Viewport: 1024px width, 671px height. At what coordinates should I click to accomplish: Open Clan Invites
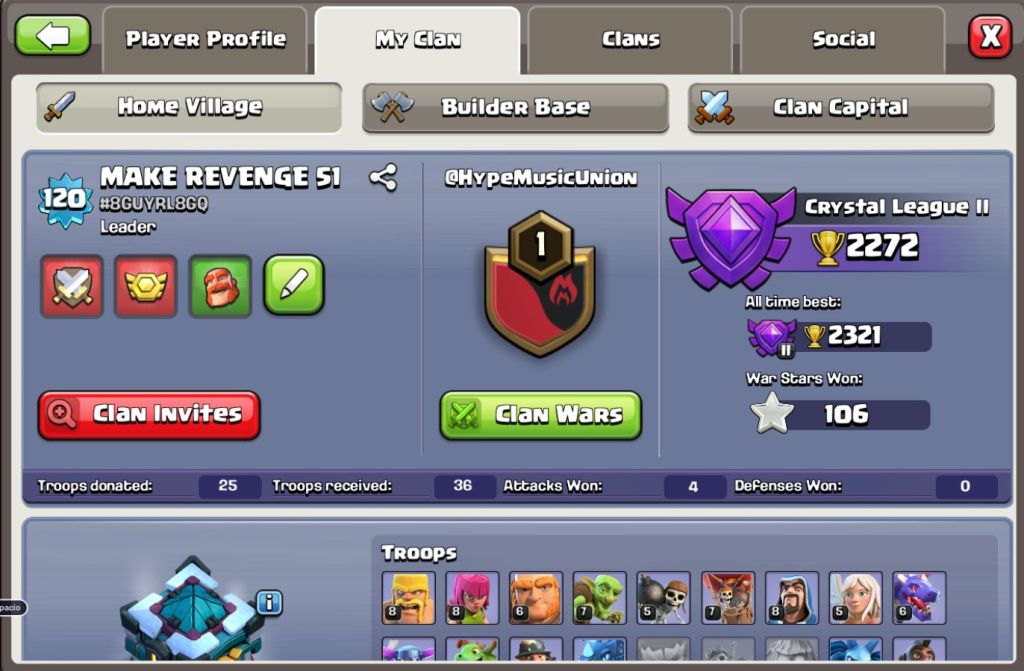point(149,414)
